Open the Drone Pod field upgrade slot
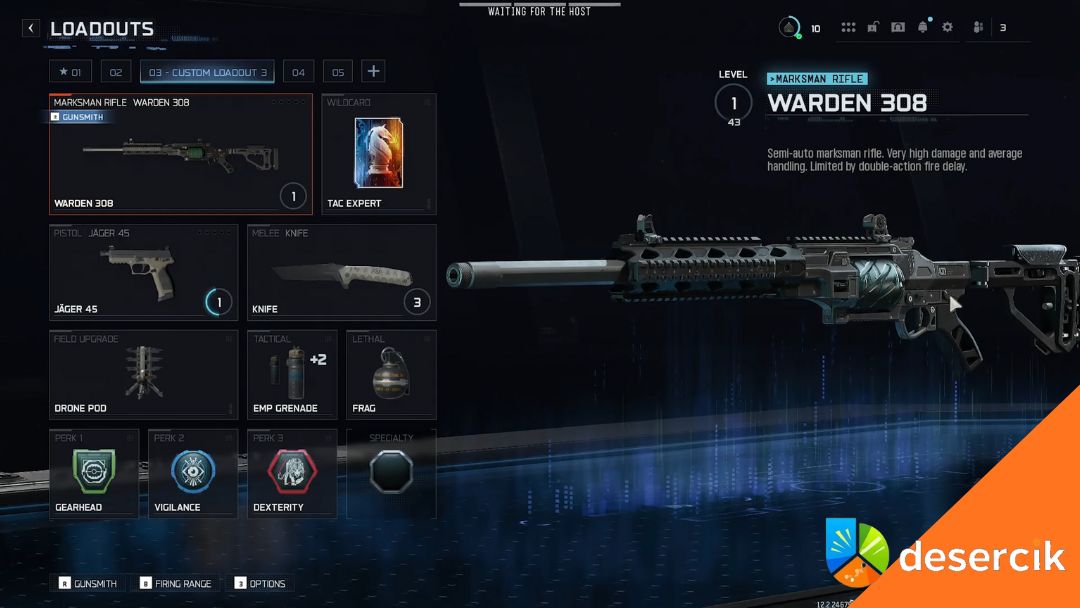 (144, 374)
